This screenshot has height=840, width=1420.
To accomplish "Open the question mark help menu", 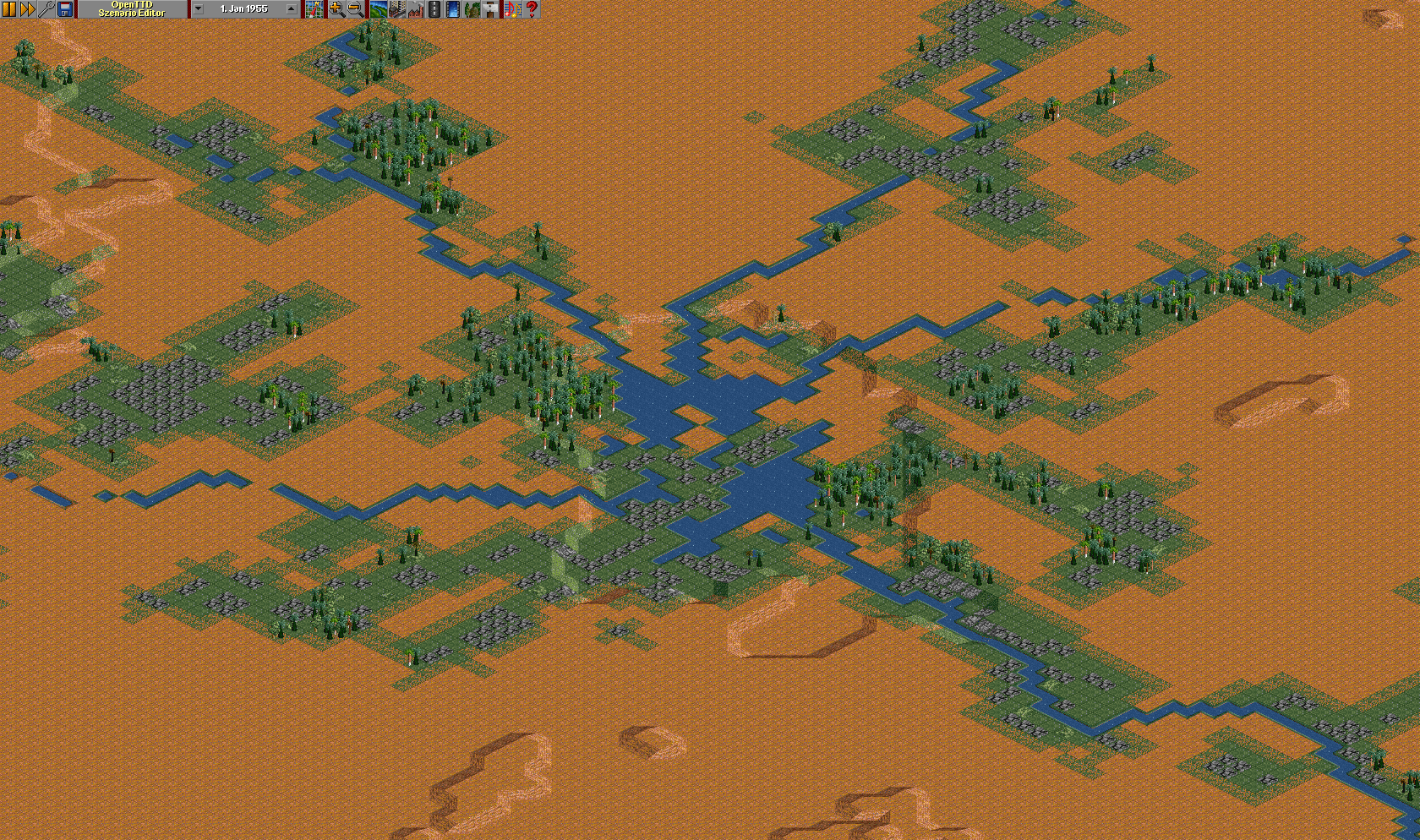I will tap(532, 9).
